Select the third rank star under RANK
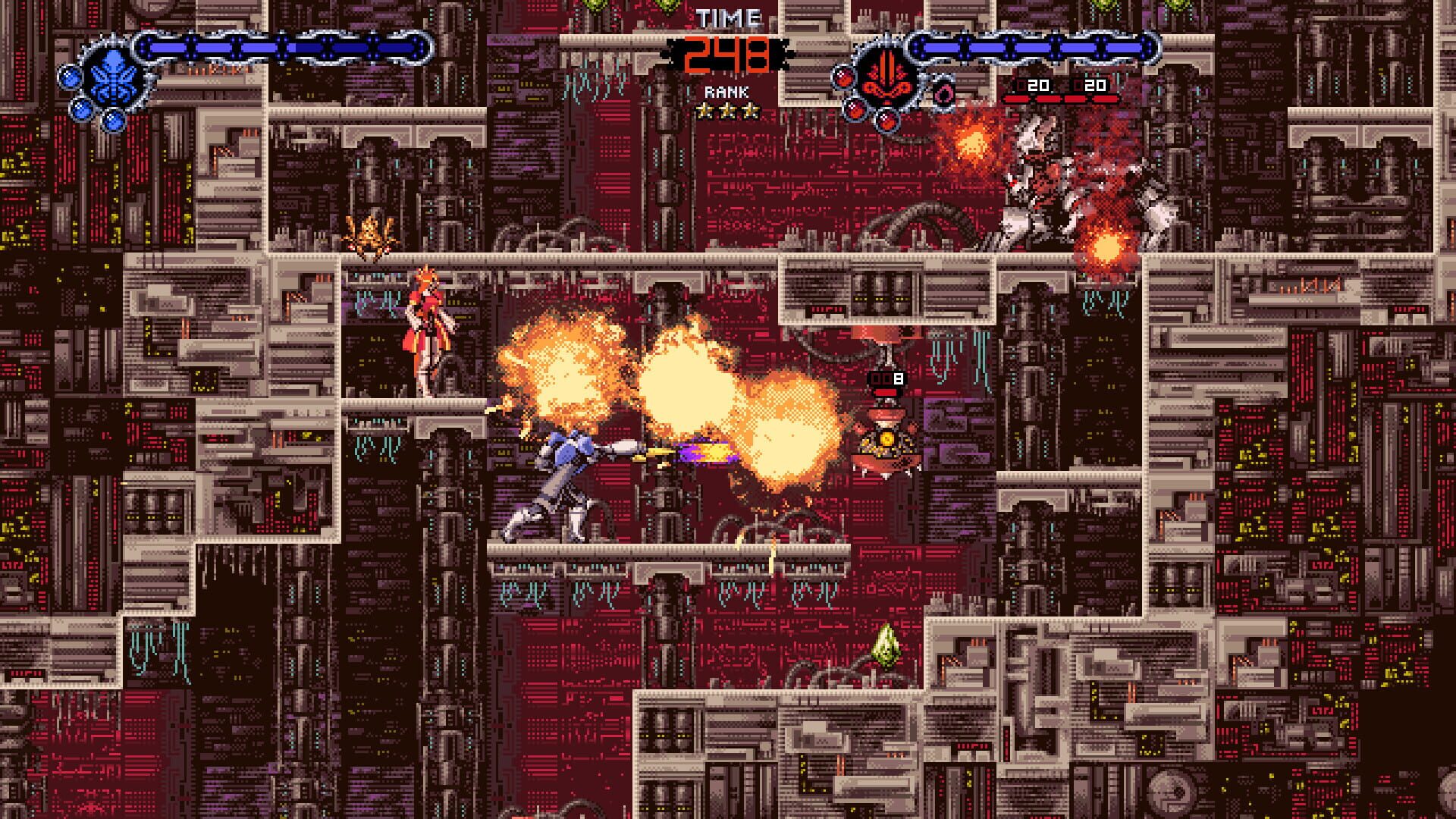Screen dimensions: 1456x819 tap(751, 111)
